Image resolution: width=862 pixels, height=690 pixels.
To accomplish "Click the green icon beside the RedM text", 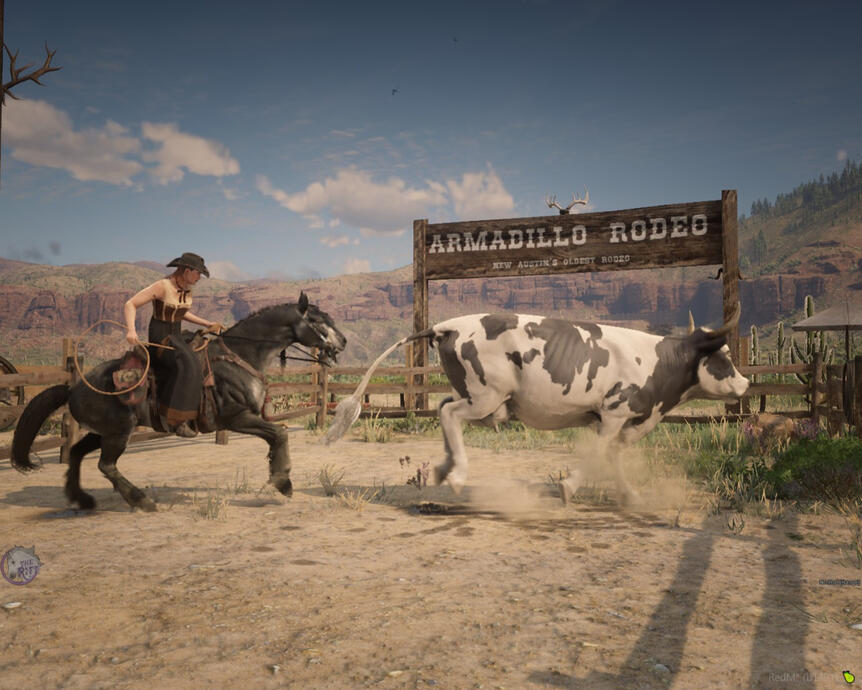I will pyautogui.click(x=849, y=677).
